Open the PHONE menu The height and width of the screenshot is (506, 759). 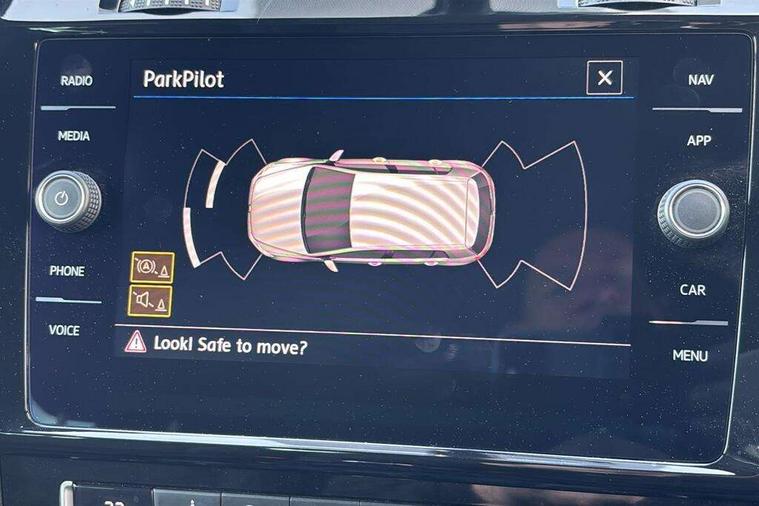(x=67, y=271)
